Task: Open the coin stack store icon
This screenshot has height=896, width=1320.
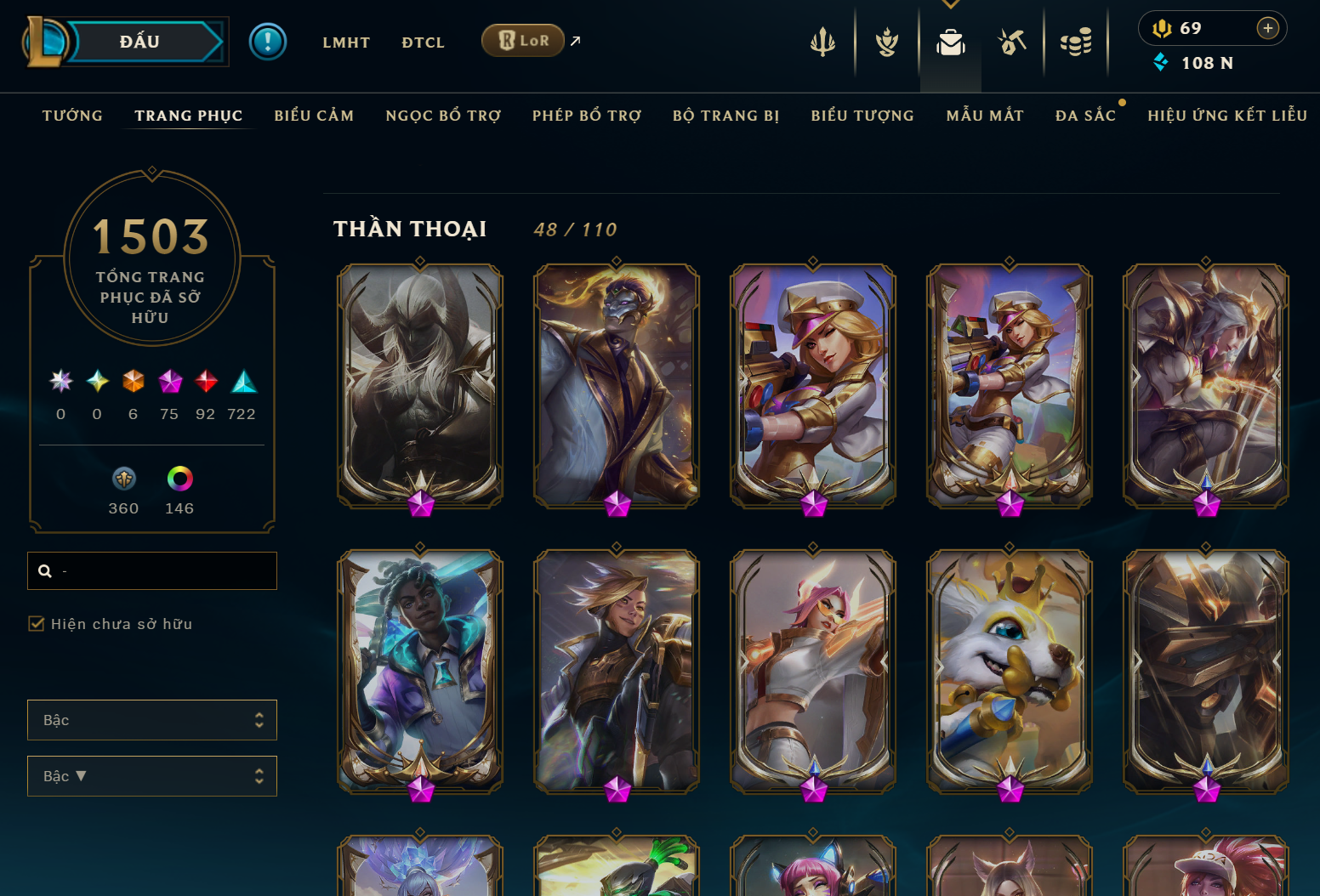Action: (x=1076, y=42)
